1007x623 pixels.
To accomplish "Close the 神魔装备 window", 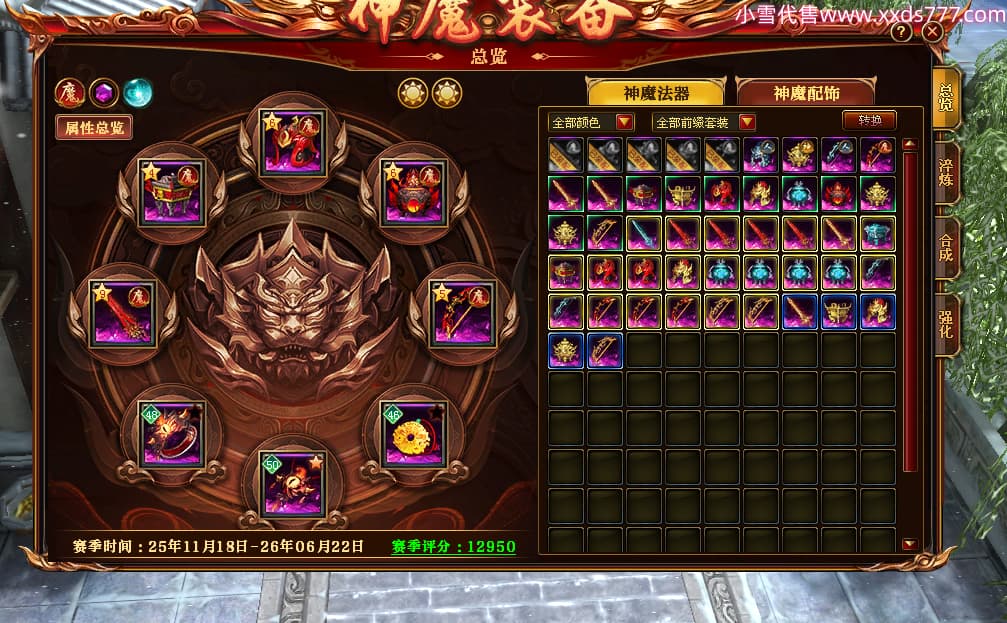I will click(x=932, y=32).
